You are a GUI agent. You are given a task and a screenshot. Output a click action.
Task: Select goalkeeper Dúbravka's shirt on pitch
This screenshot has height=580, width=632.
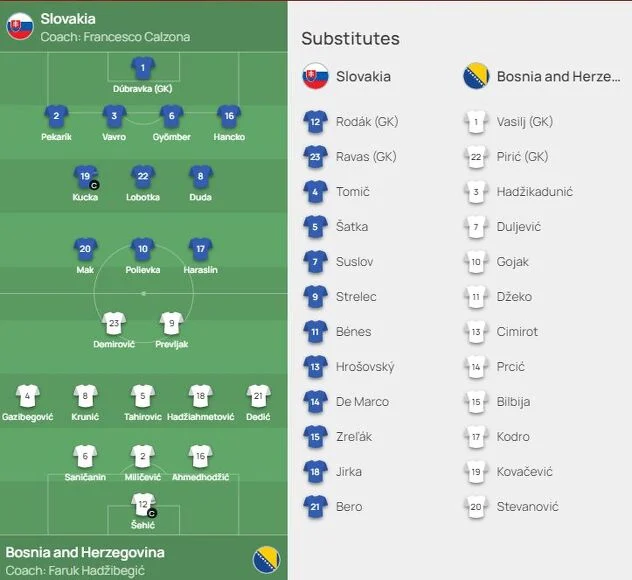click(x=142, y=68)
